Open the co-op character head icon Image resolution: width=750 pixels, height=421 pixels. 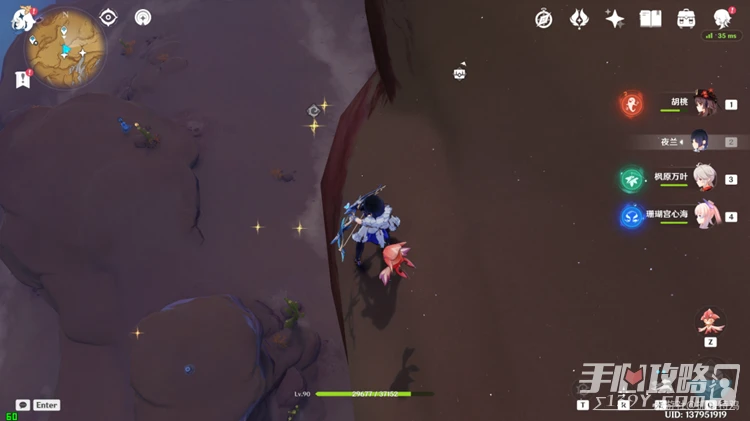722,19
